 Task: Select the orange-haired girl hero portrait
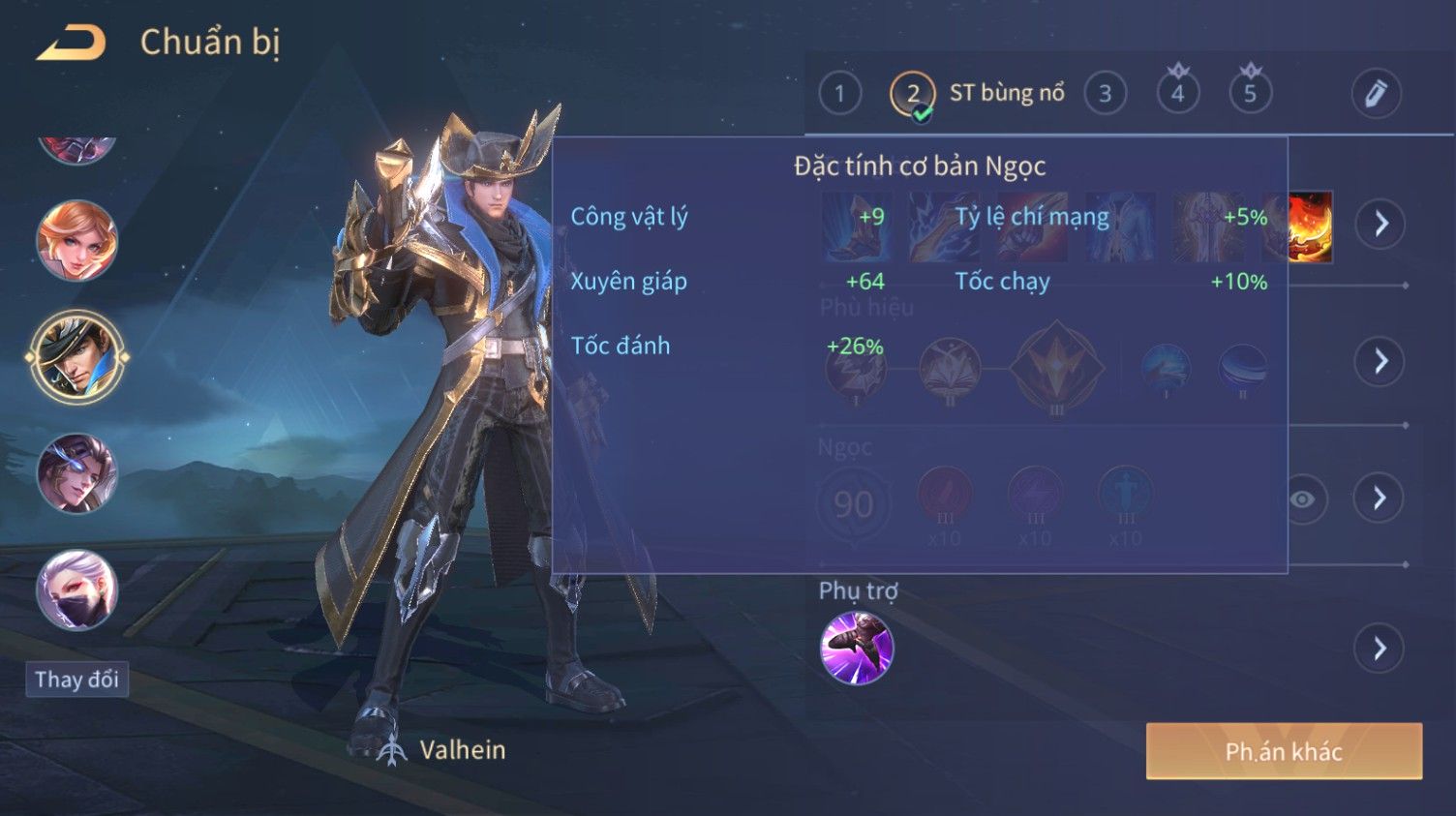[x=76, y=240]
